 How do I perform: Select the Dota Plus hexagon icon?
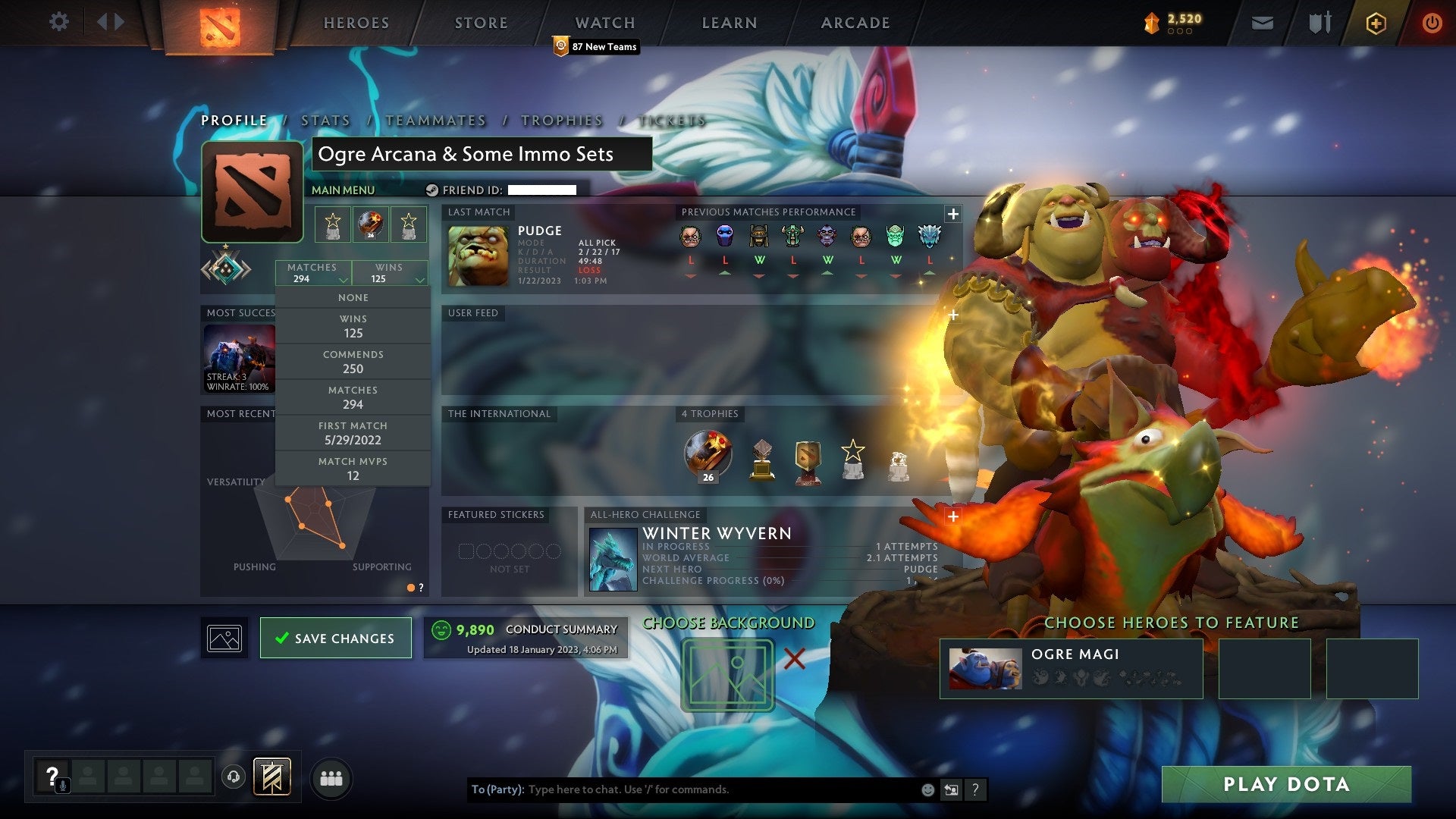tap(1376, 23)
